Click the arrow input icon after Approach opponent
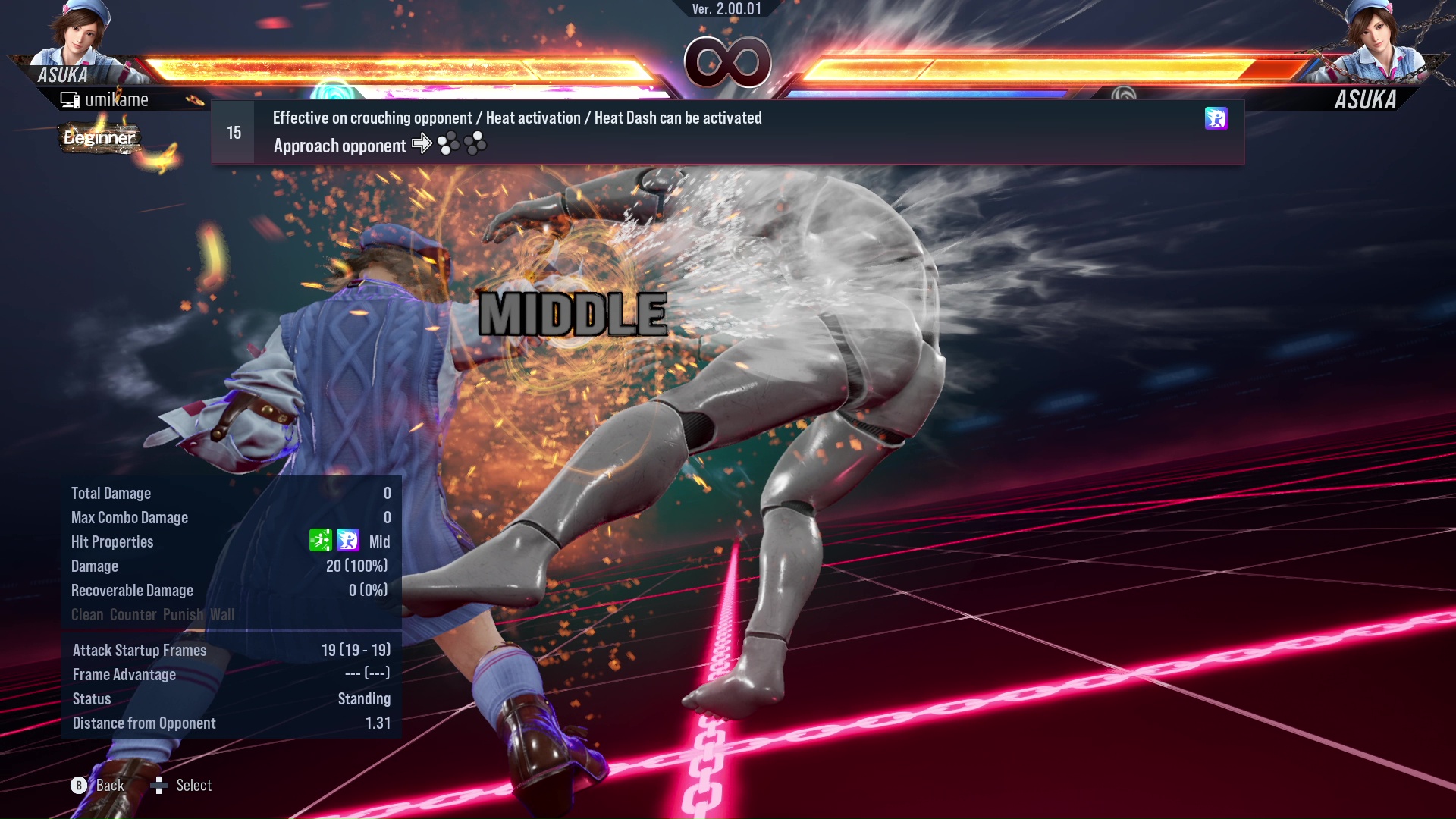The width and height of the screenshot is (1456, 819). click(x=422, y=144)
